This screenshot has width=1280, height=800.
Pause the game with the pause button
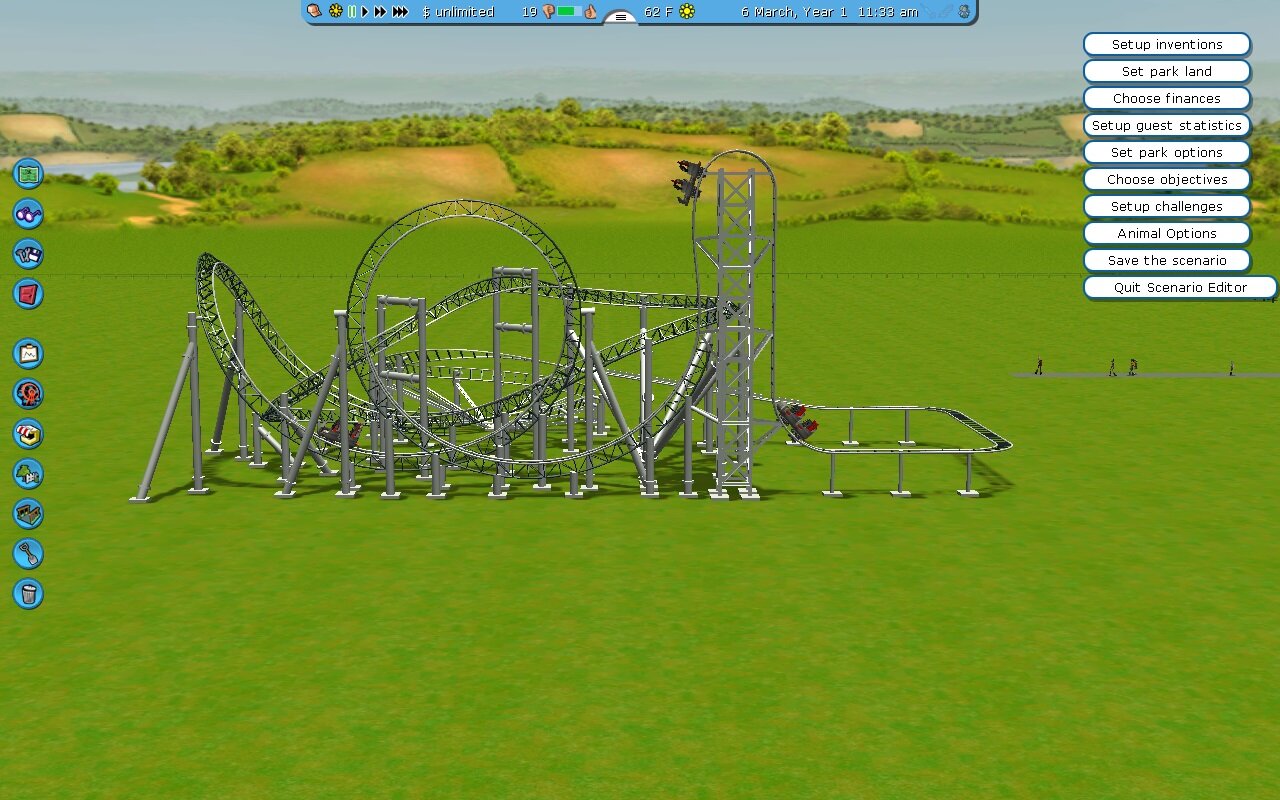click(x=352, y=12)
